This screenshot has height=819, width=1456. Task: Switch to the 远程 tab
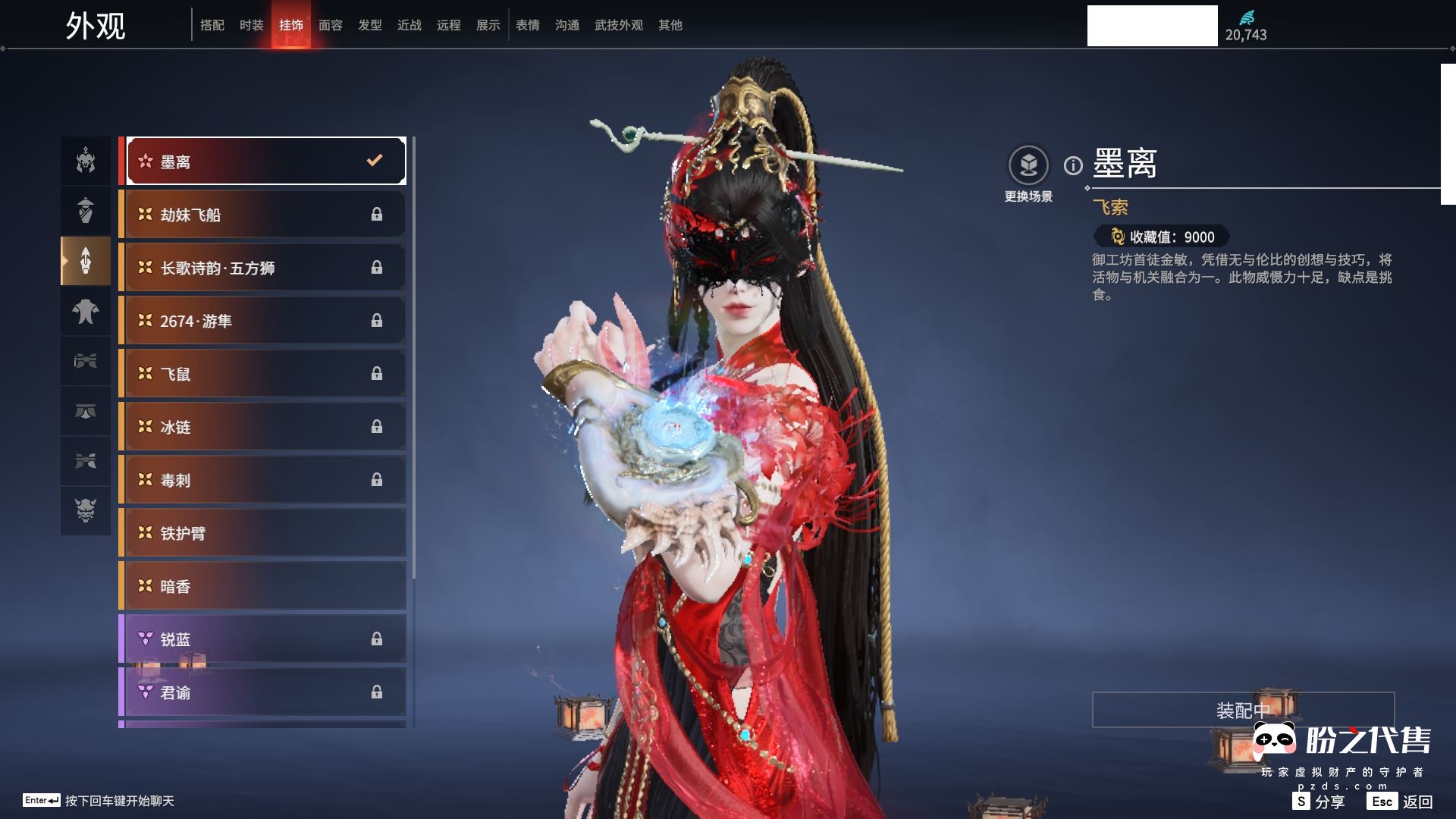(x=449, y=25)
